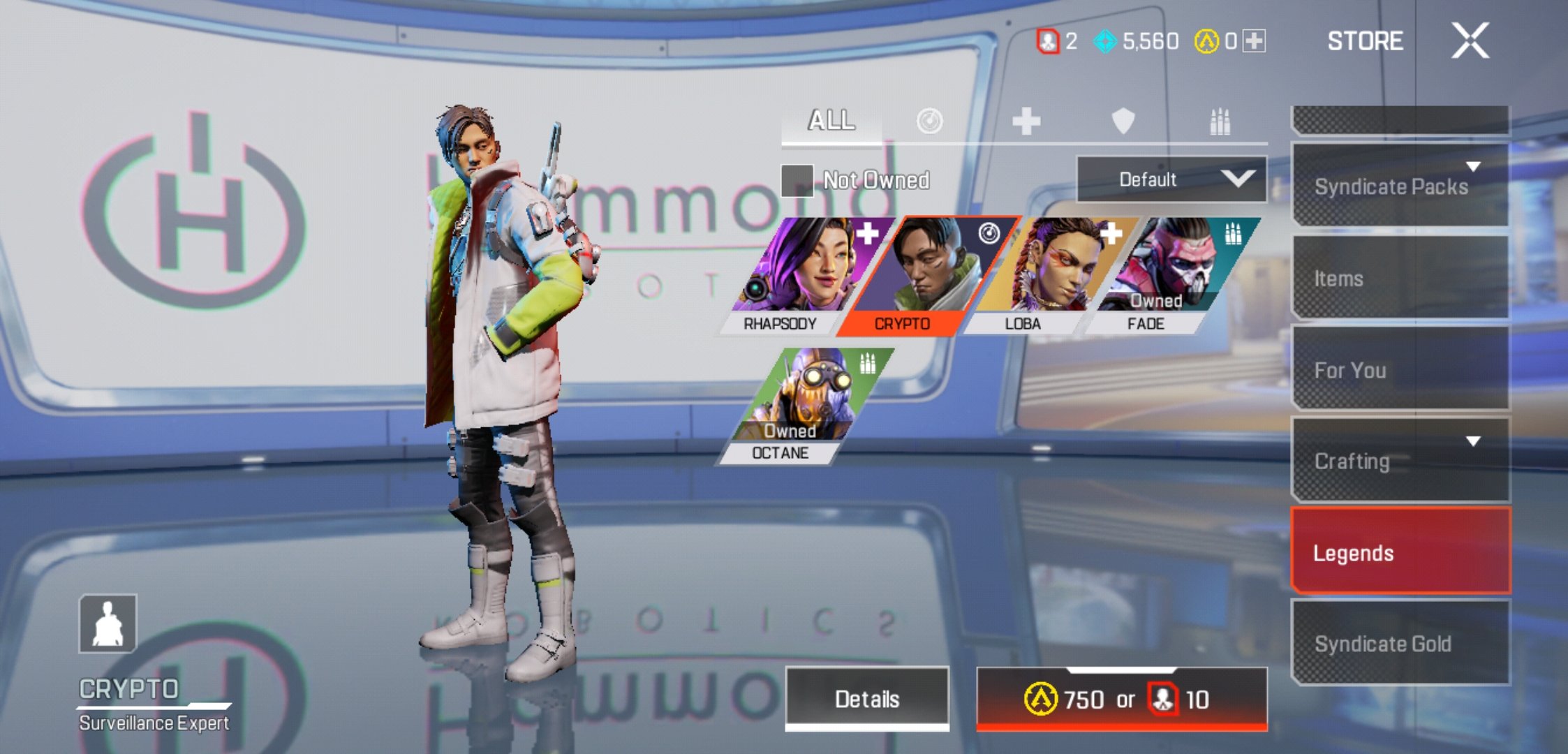Select the Recon class filter icon

coord(929,120)
